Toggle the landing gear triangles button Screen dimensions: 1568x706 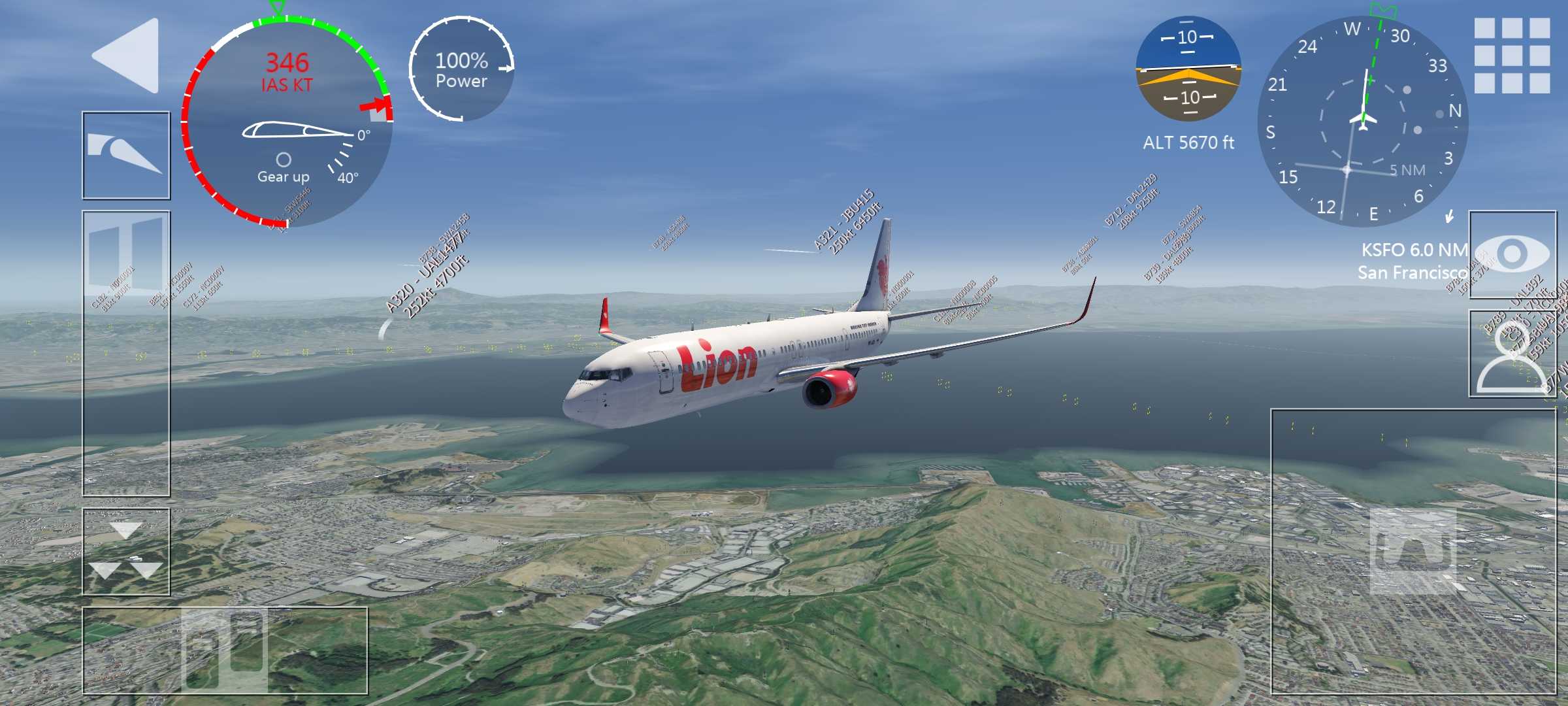(x=126, y=552)
